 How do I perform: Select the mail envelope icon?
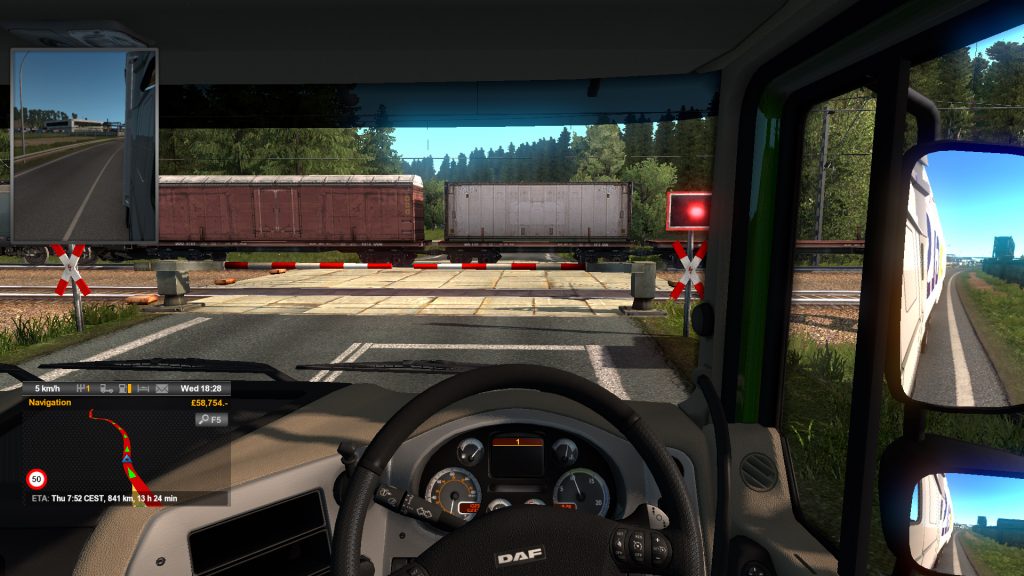point(164,388)
